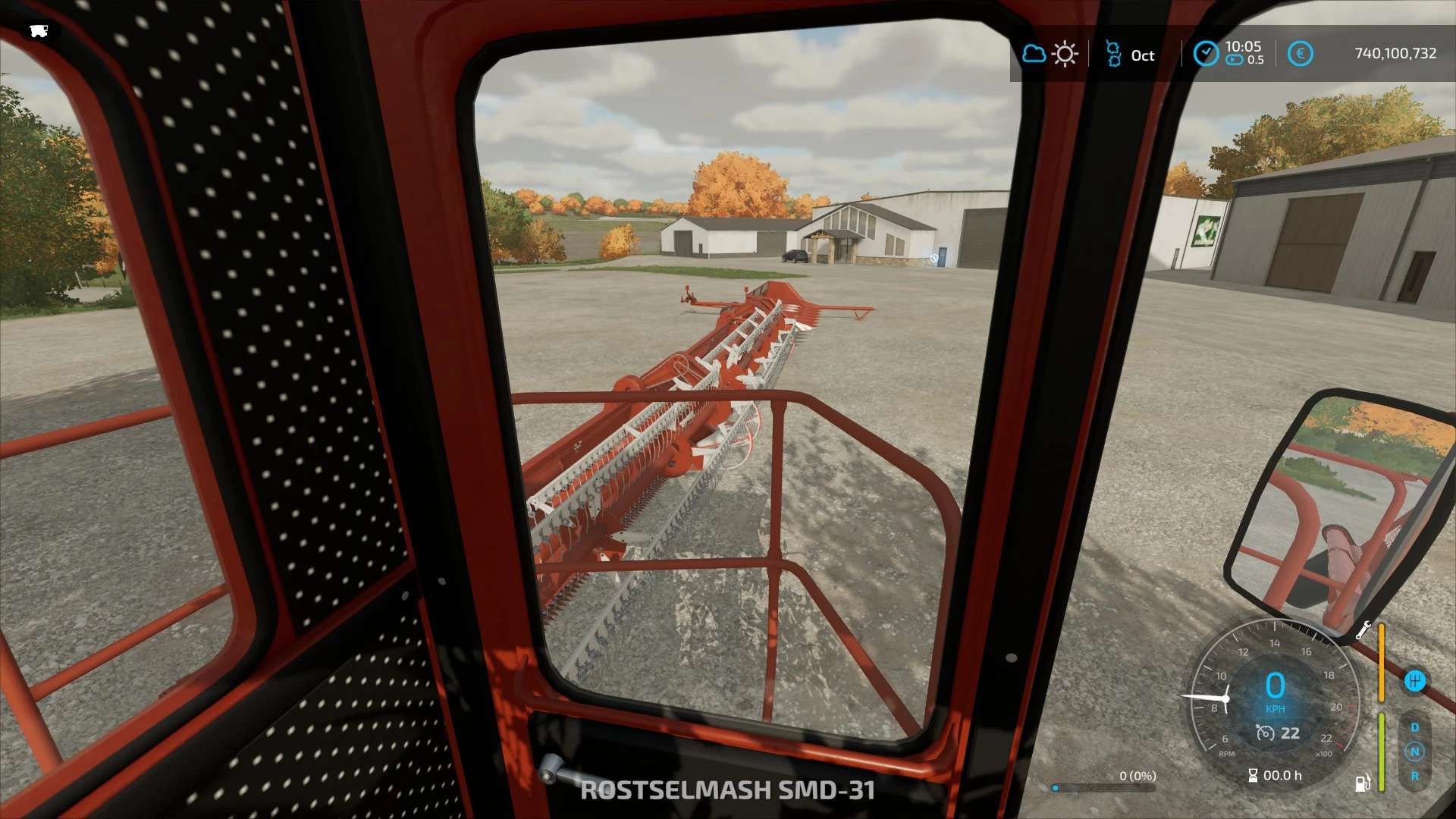The height and width of the screenshot is (819, 1456).
Task: Select the autumn leaves season icon
Action: pyautogui.click(x=1113, y=54)
